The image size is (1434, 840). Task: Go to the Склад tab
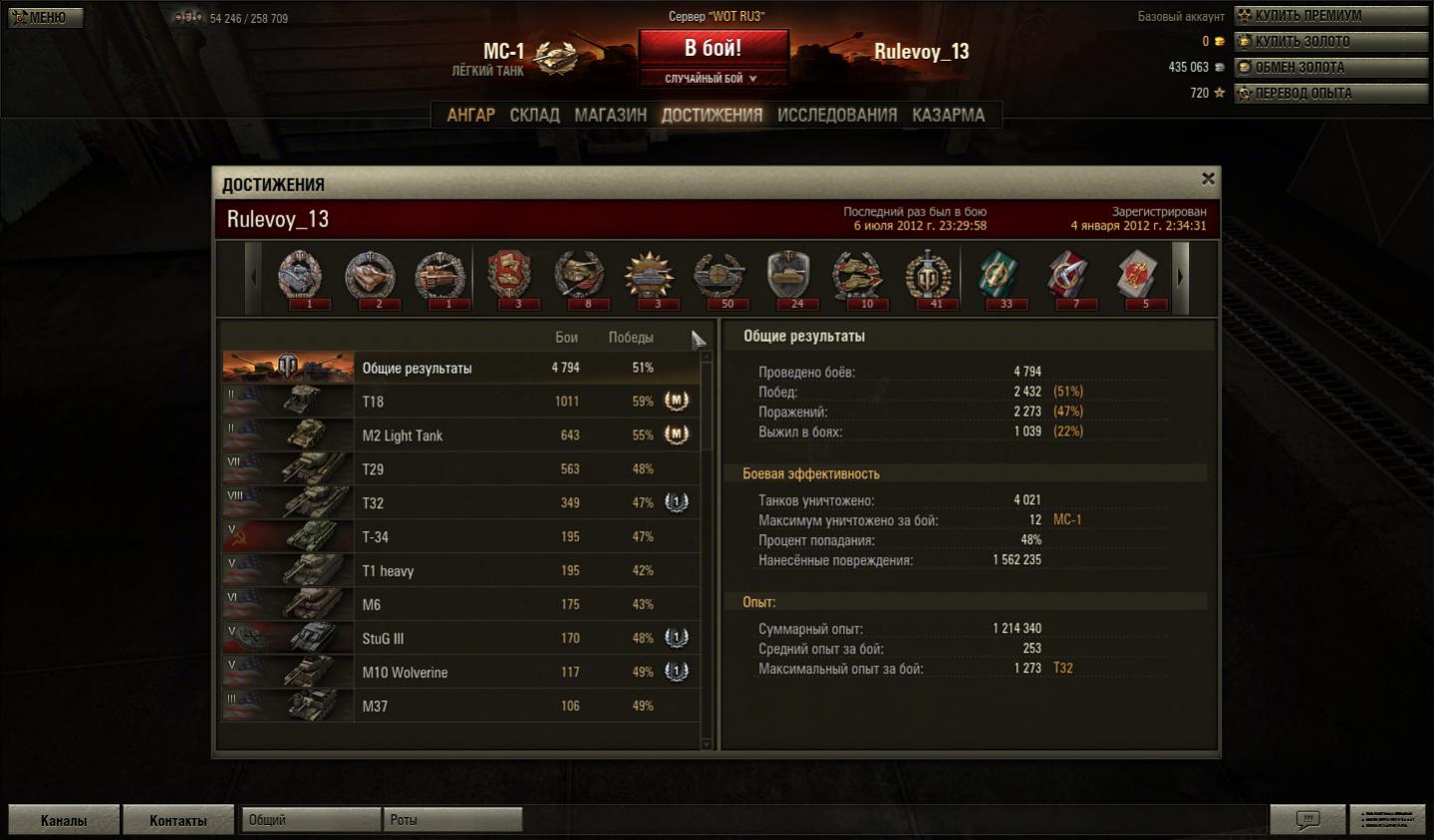click(x=534, y=116)
